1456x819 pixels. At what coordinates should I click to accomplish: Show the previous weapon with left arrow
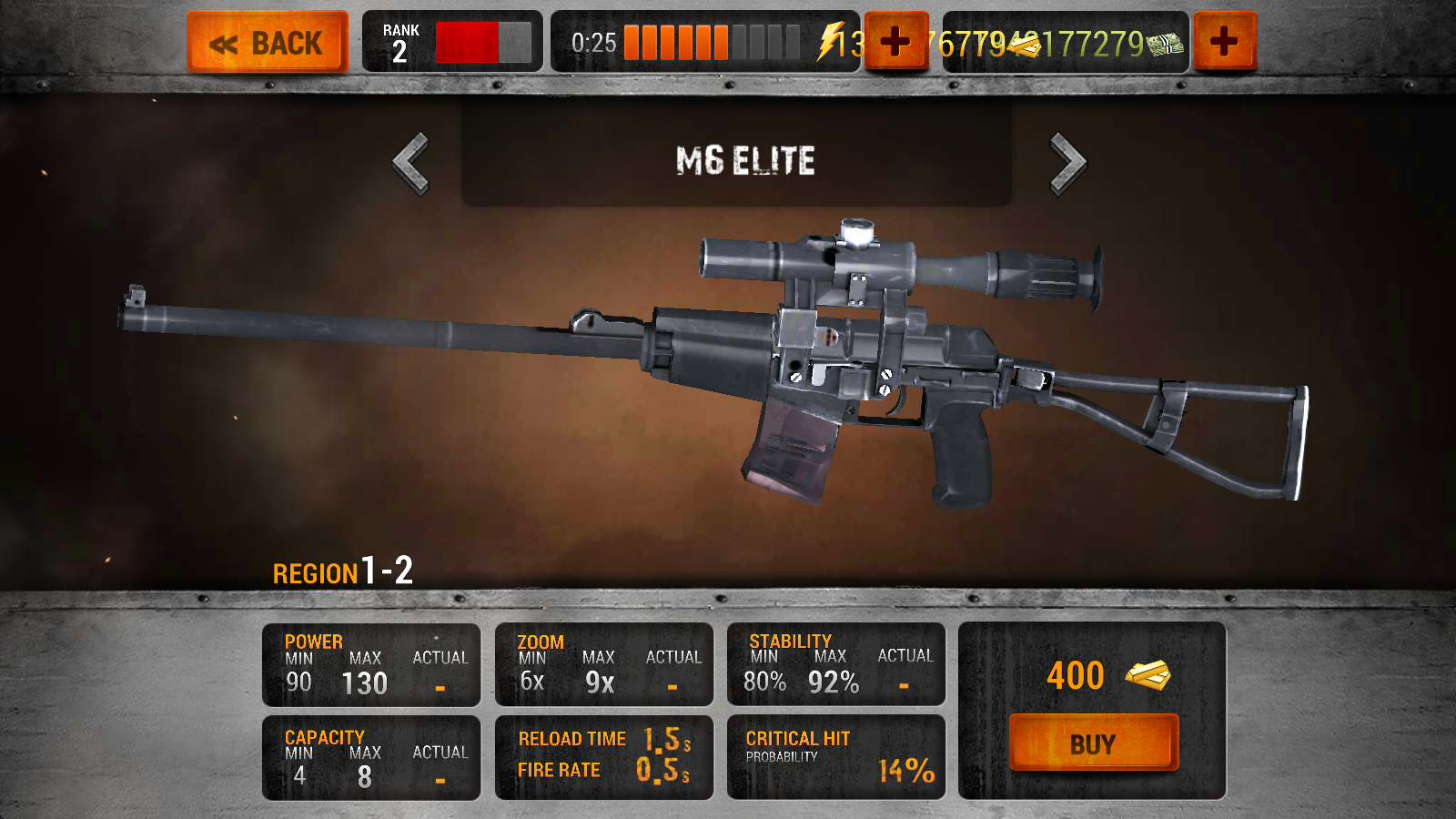coord(411,164)
